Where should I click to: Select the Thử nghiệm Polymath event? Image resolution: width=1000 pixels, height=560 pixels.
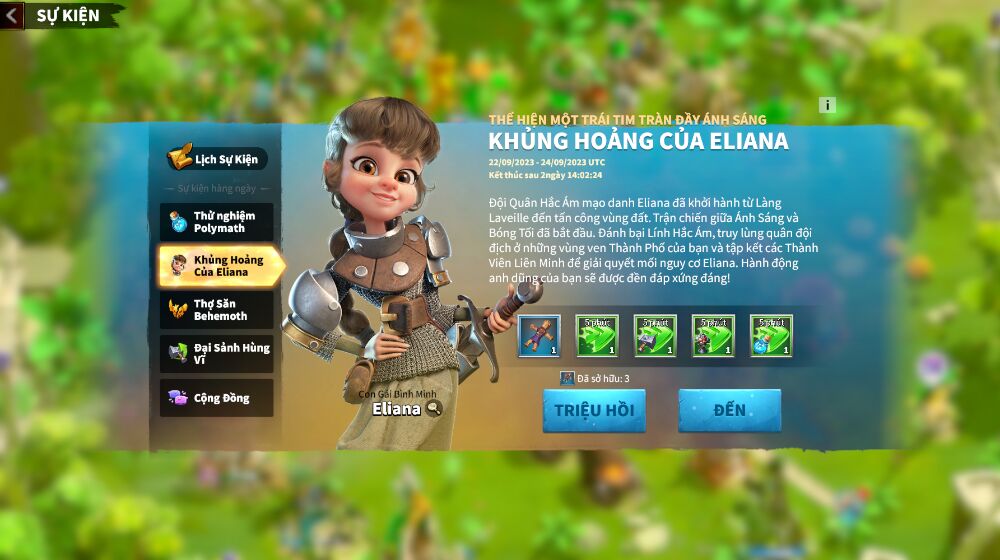(x=217, y=222)
